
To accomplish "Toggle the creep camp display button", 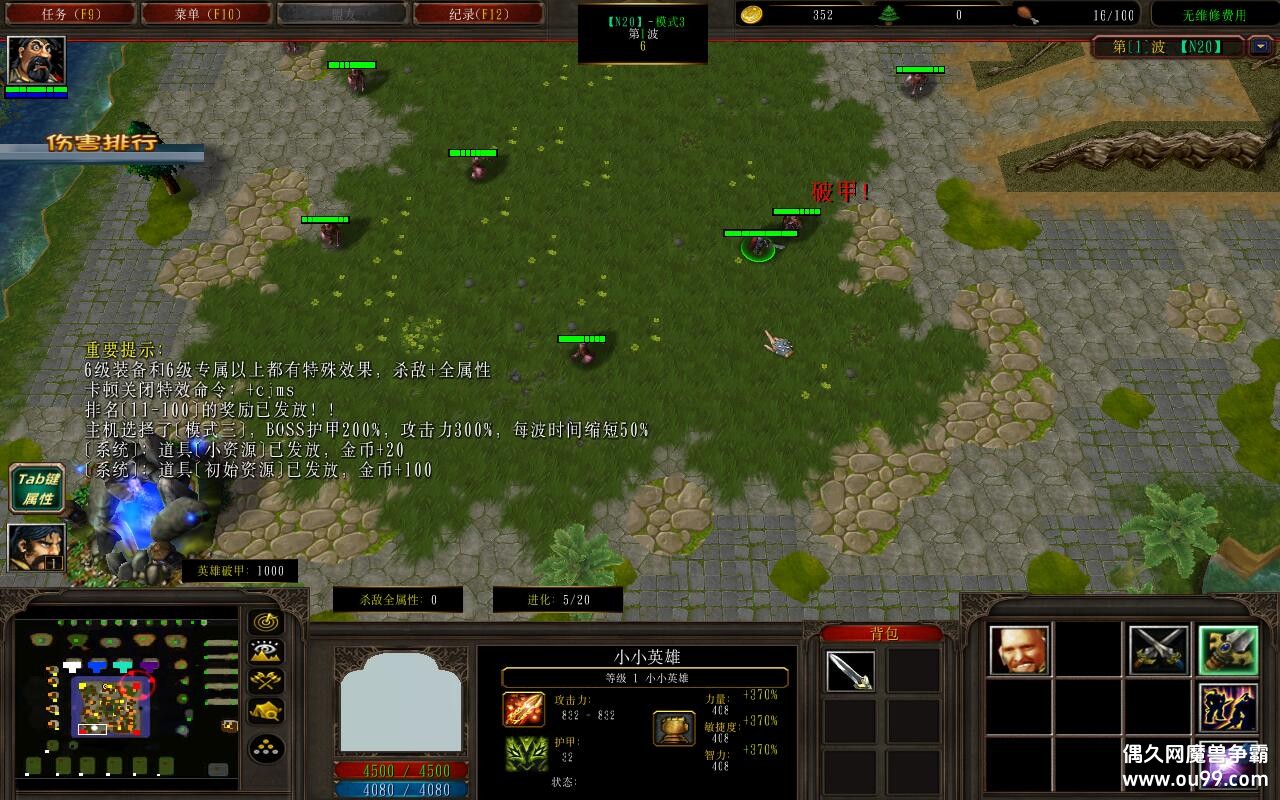I will [266, 711].
